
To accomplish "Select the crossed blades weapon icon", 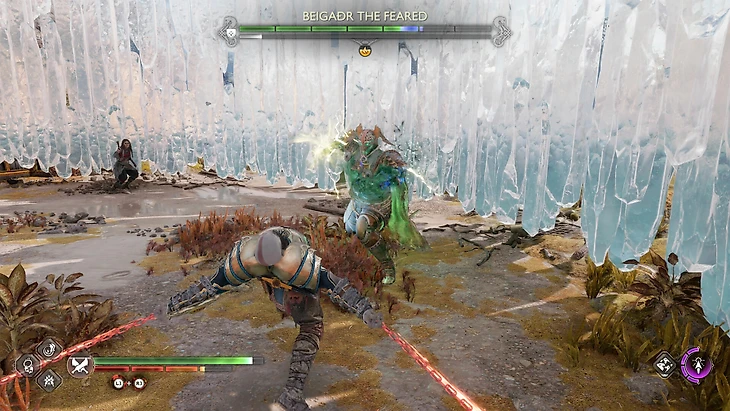I will point(79,365).
